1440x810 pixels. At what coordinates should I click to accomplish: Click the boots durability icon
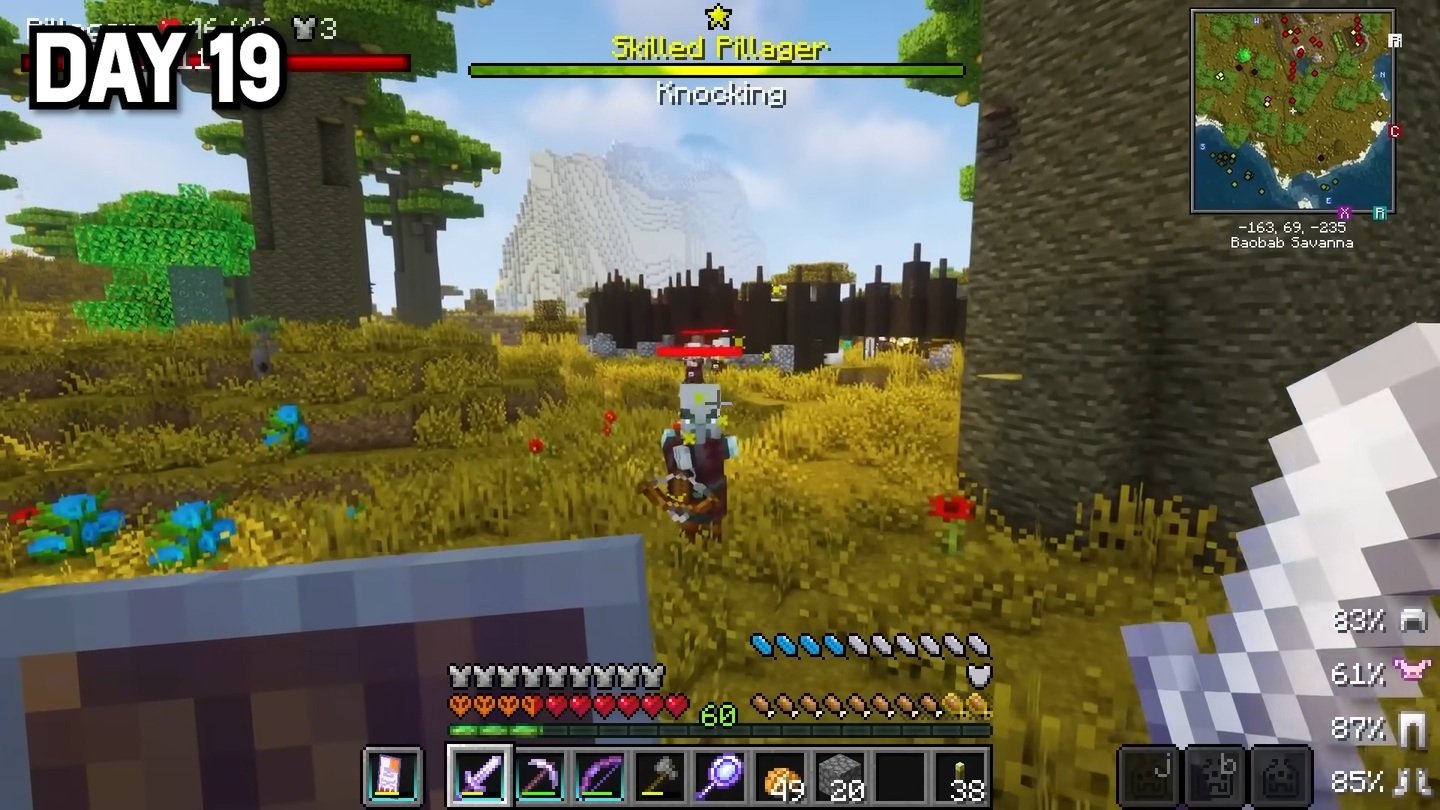pos(1413,780)
